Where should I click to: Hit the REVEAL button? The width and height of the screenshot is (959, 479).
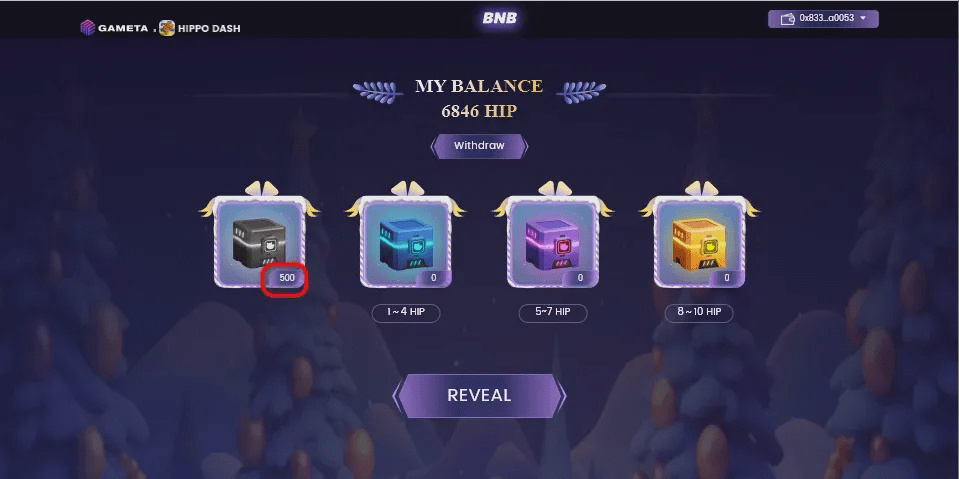coord(479,395)
